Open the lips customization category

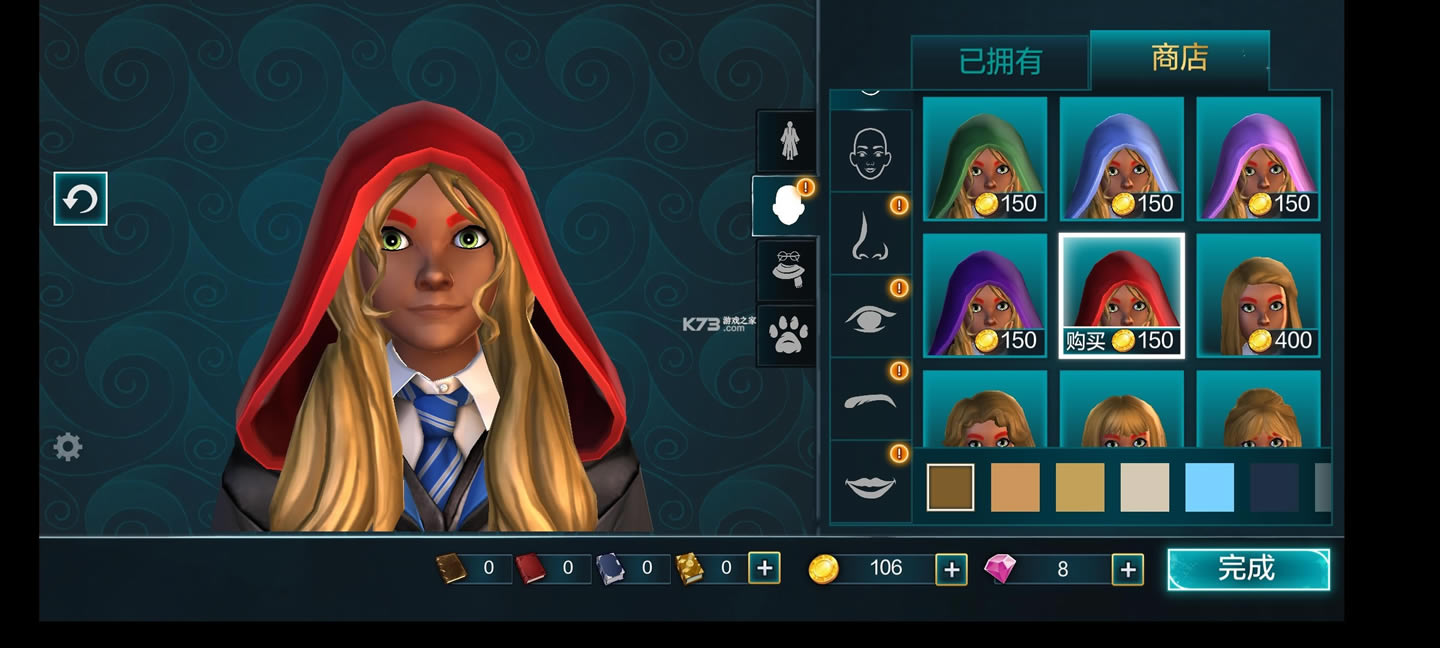870,484
